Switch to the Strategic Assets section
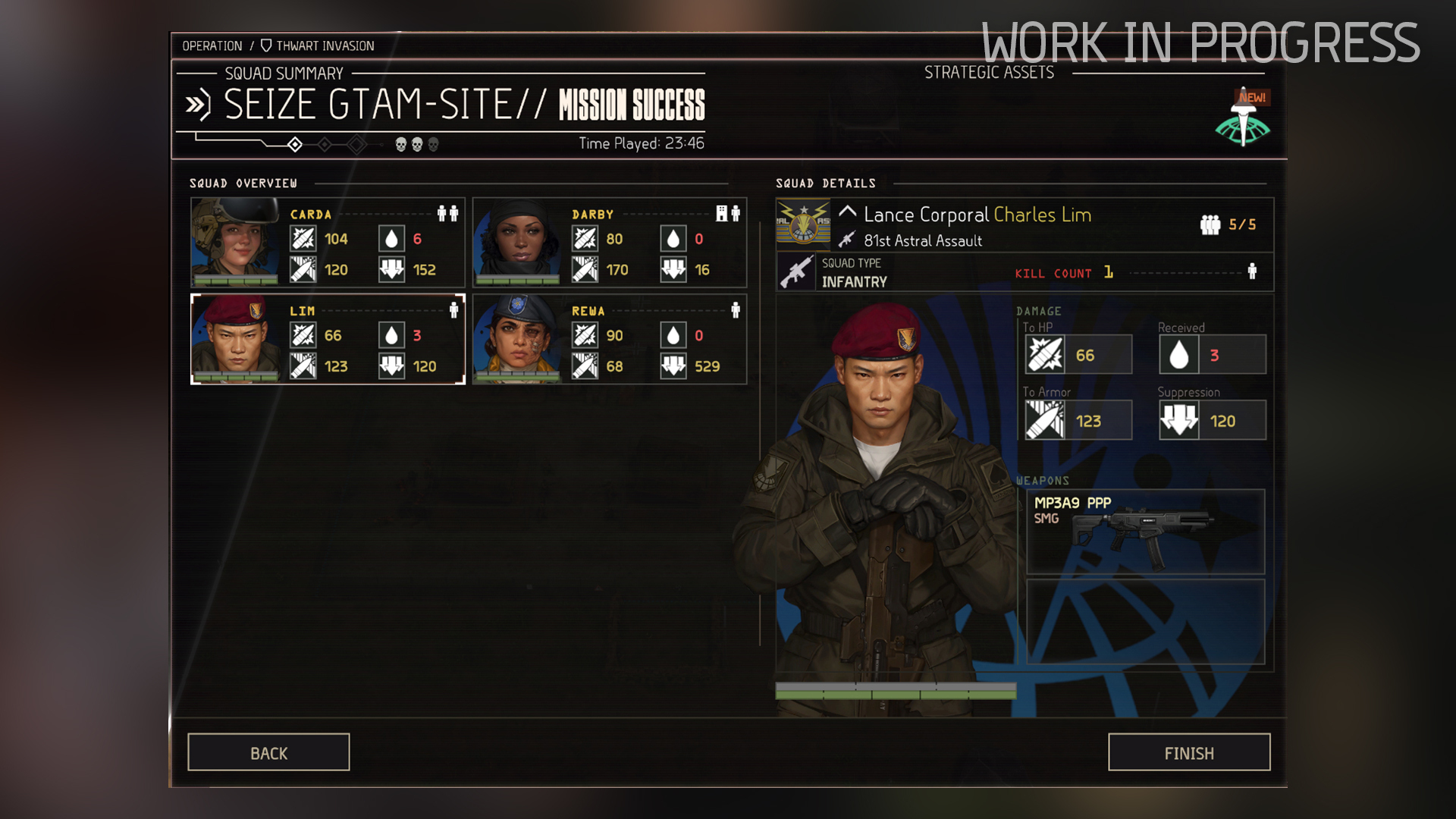The image size is (1456, 819). 989,72
